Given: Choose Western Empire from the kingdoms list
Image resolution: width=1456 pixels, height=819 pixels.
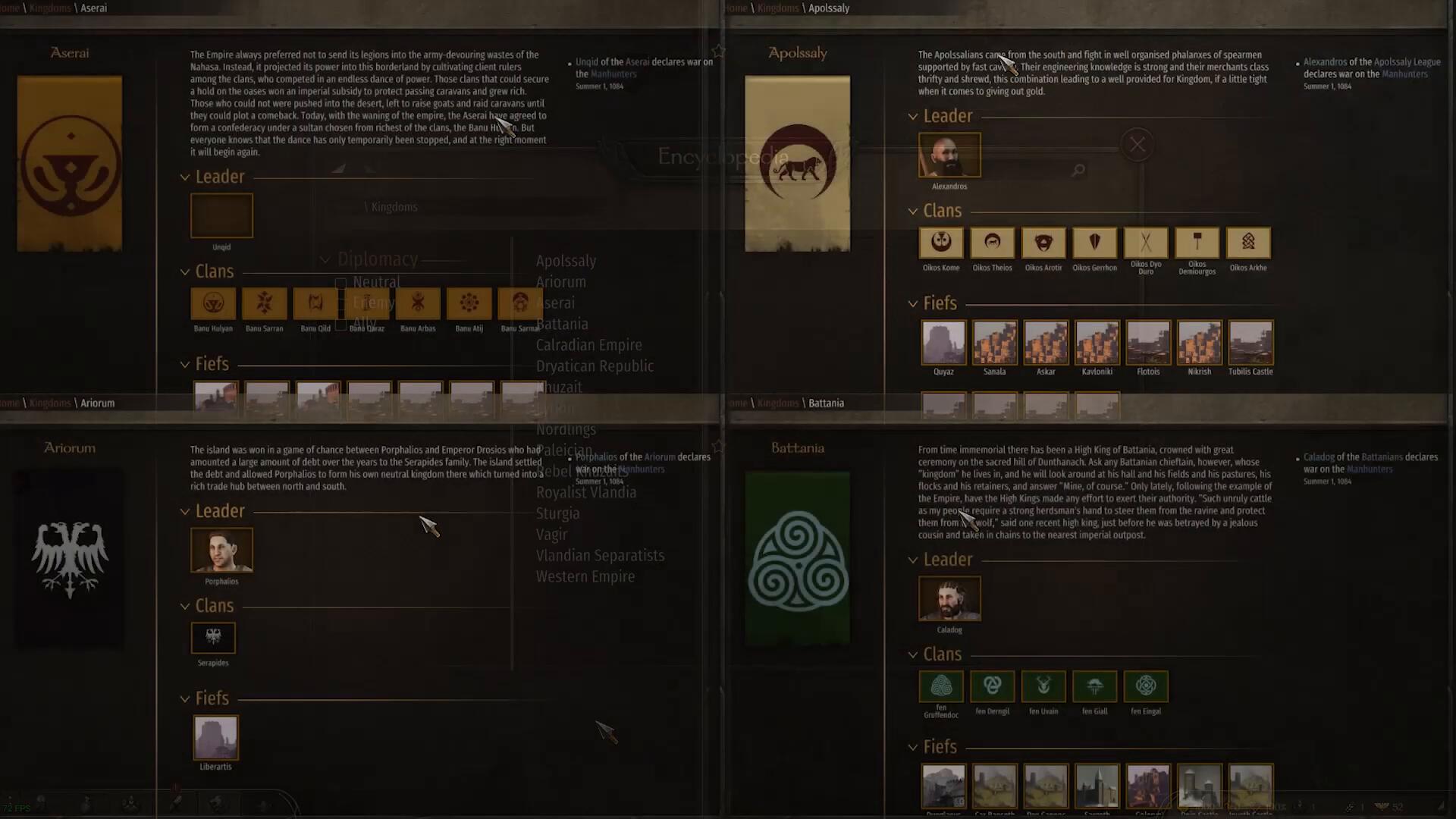Looking at the screenshot, I should pos(585,576).
